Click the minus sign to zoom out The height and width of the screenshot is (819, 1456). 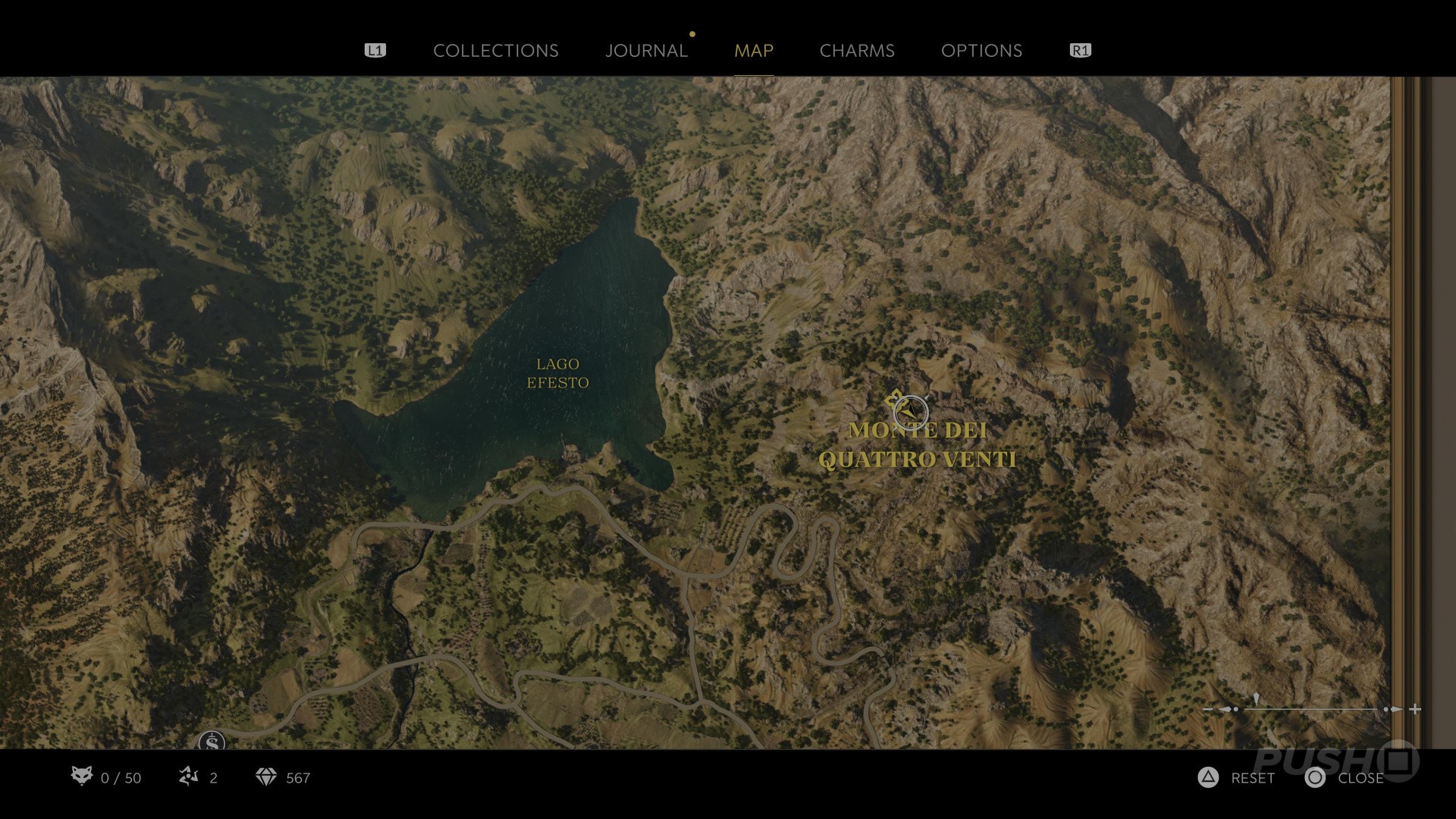click(x=1208, y=710)
